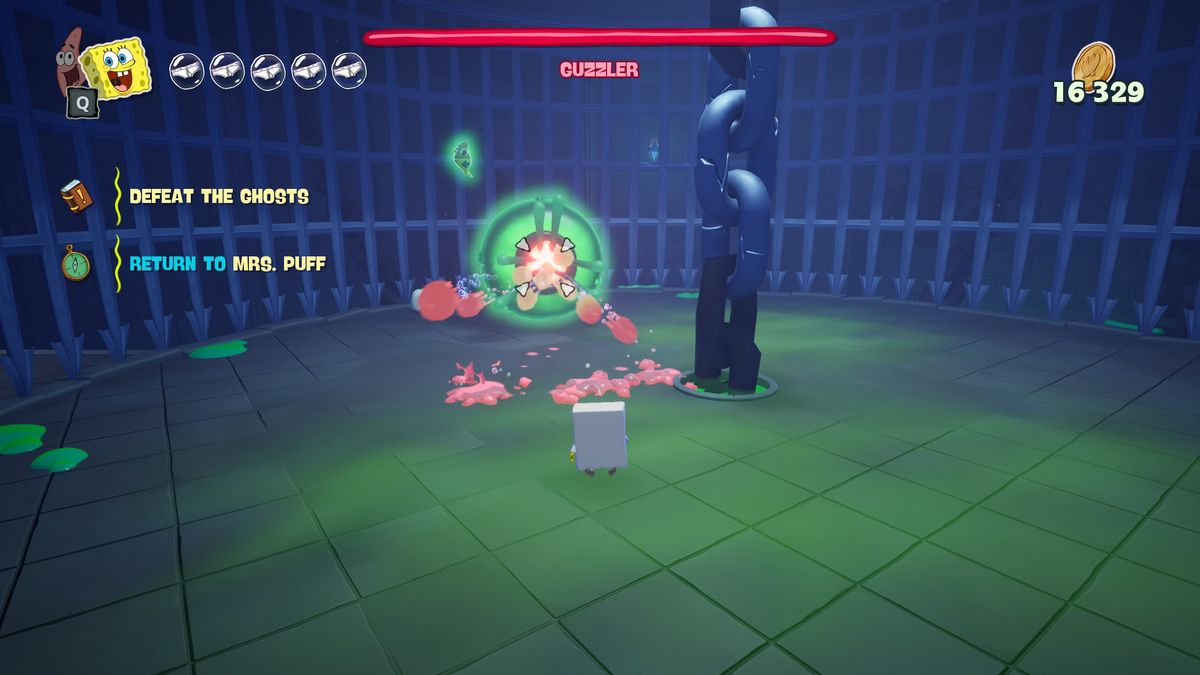Open the Defeat the Ghosts objective
Screen dimensions: 1200x675
coord(219,196)
